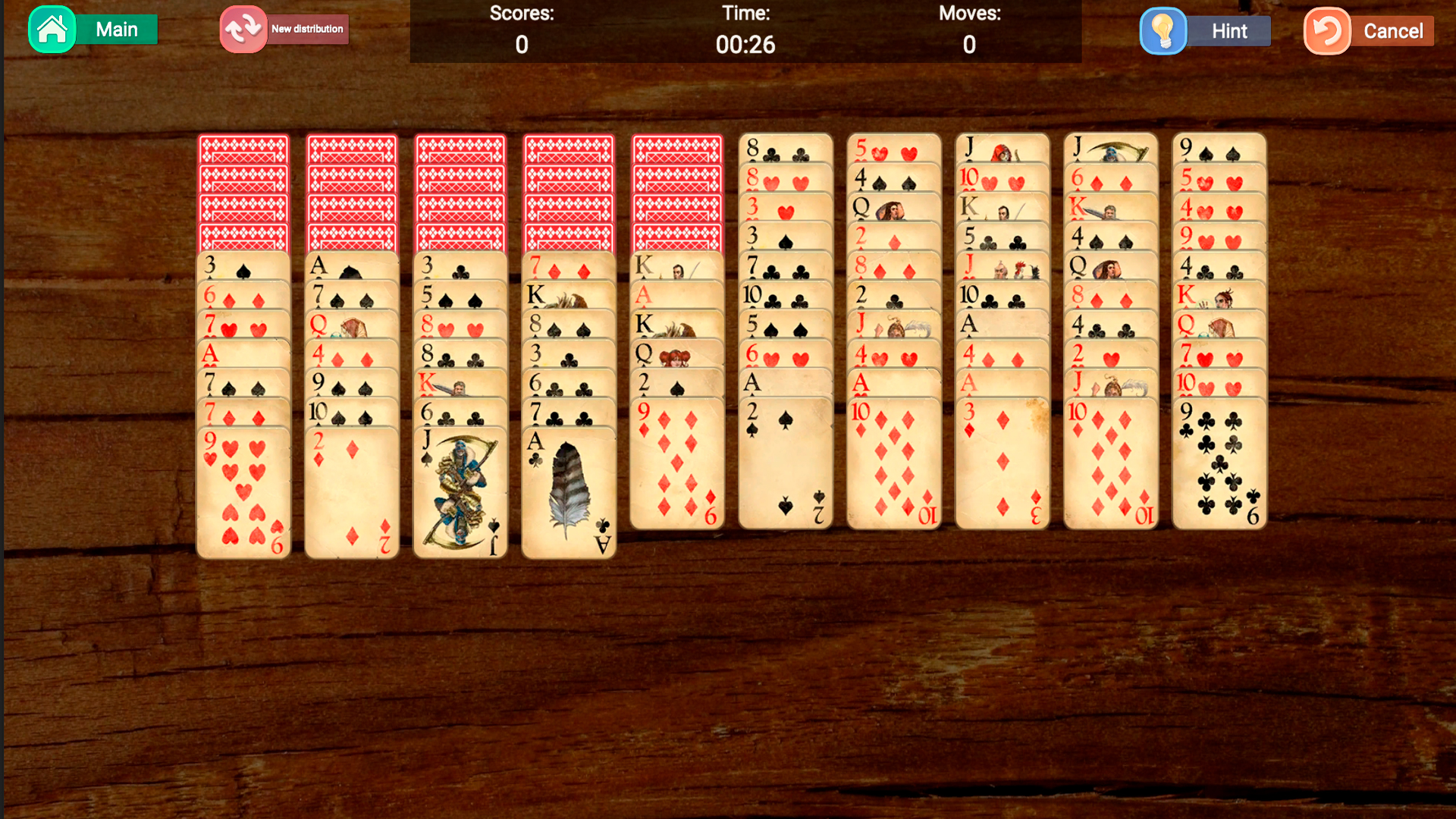Click the Moves counter

point(969,44)
